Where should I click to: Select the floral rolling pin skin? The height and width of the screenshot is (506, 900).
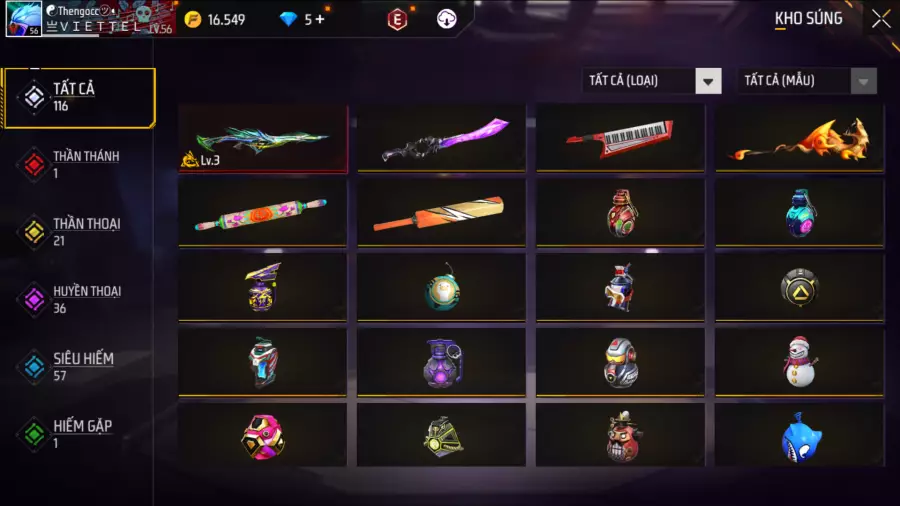[x=263, y=212]
